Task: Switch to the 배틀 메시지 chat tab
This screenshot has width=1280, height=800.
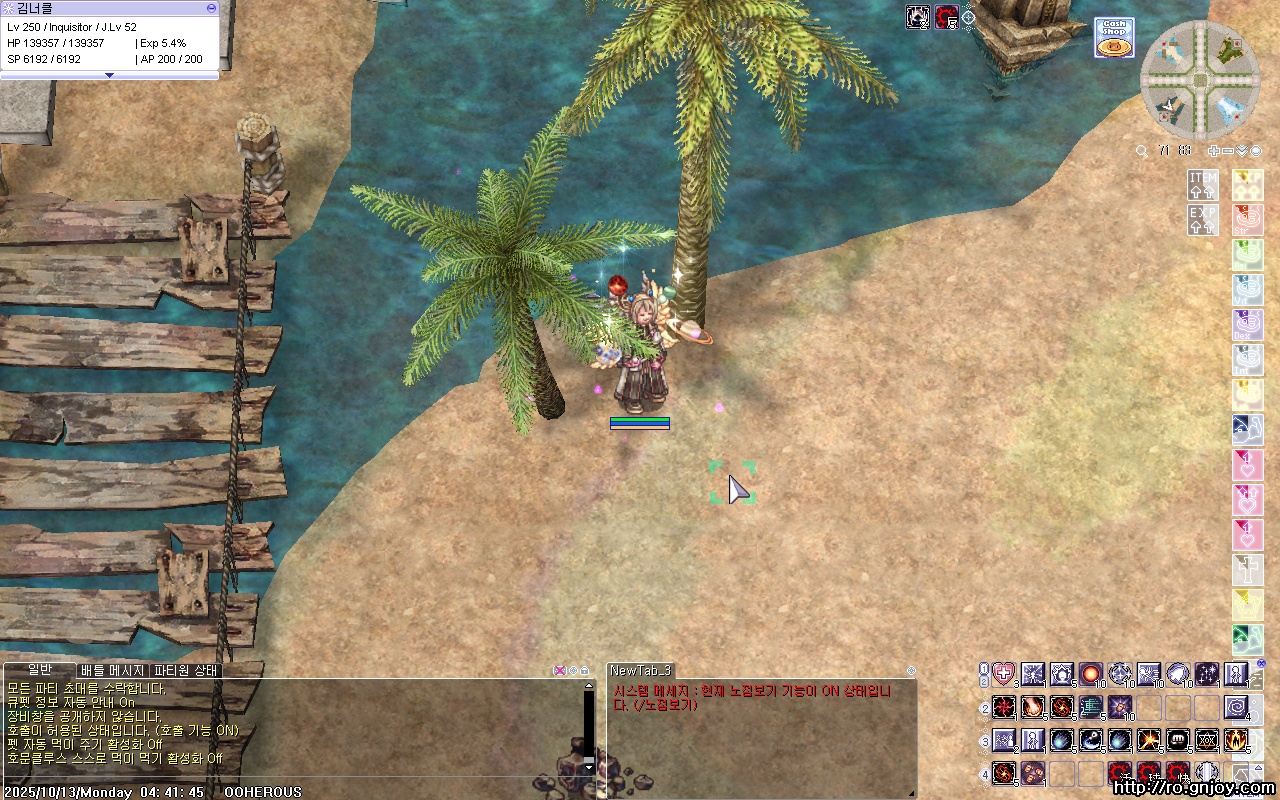Action: [113, 670]
